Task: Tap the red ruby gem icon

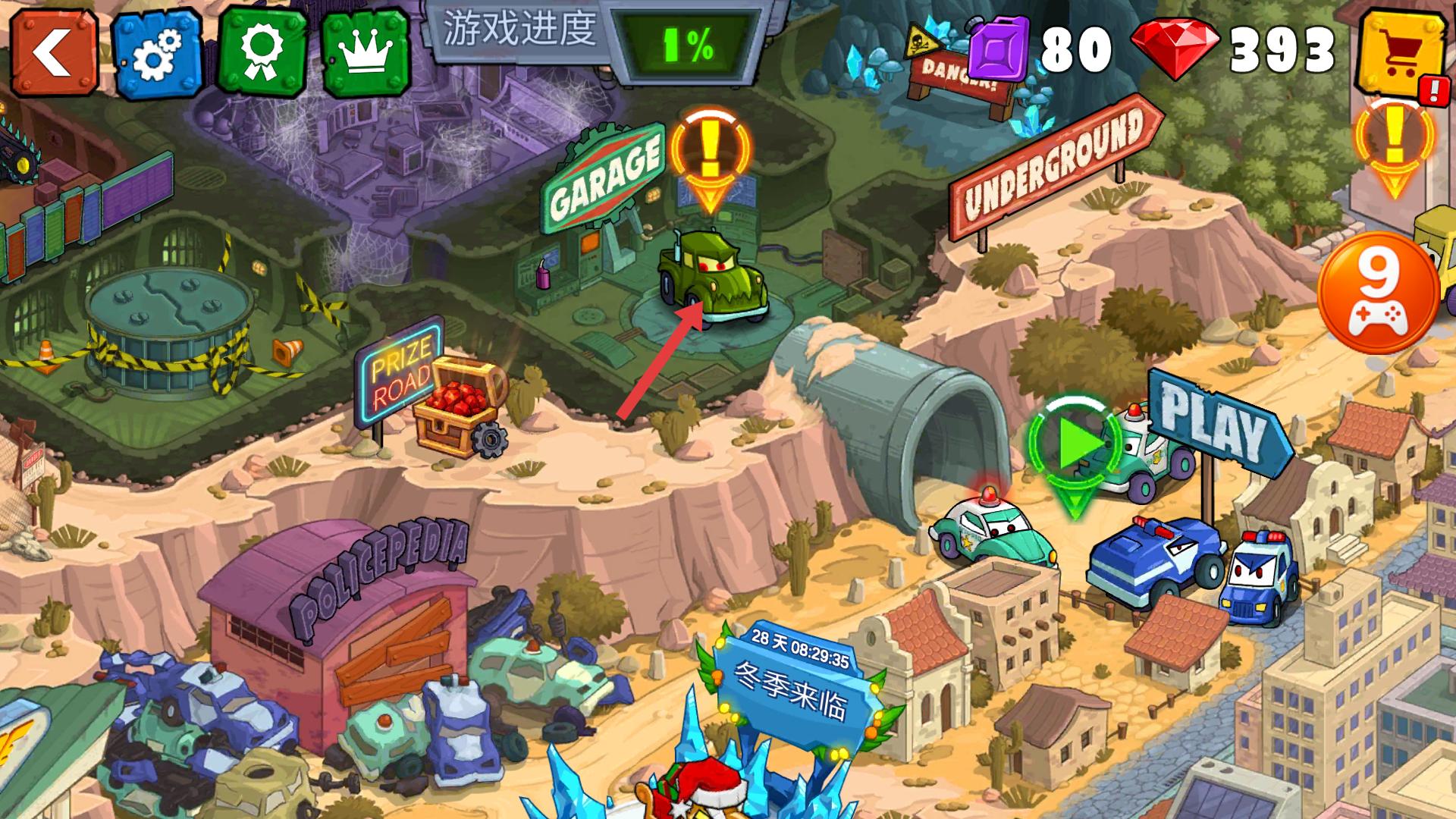Action: click(x=1175, y=50)
